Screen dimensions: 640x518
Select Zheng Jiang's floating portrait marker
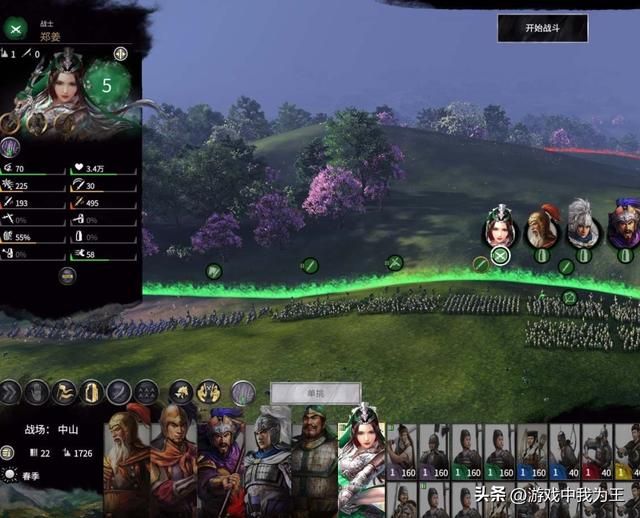tap(500, 228)
